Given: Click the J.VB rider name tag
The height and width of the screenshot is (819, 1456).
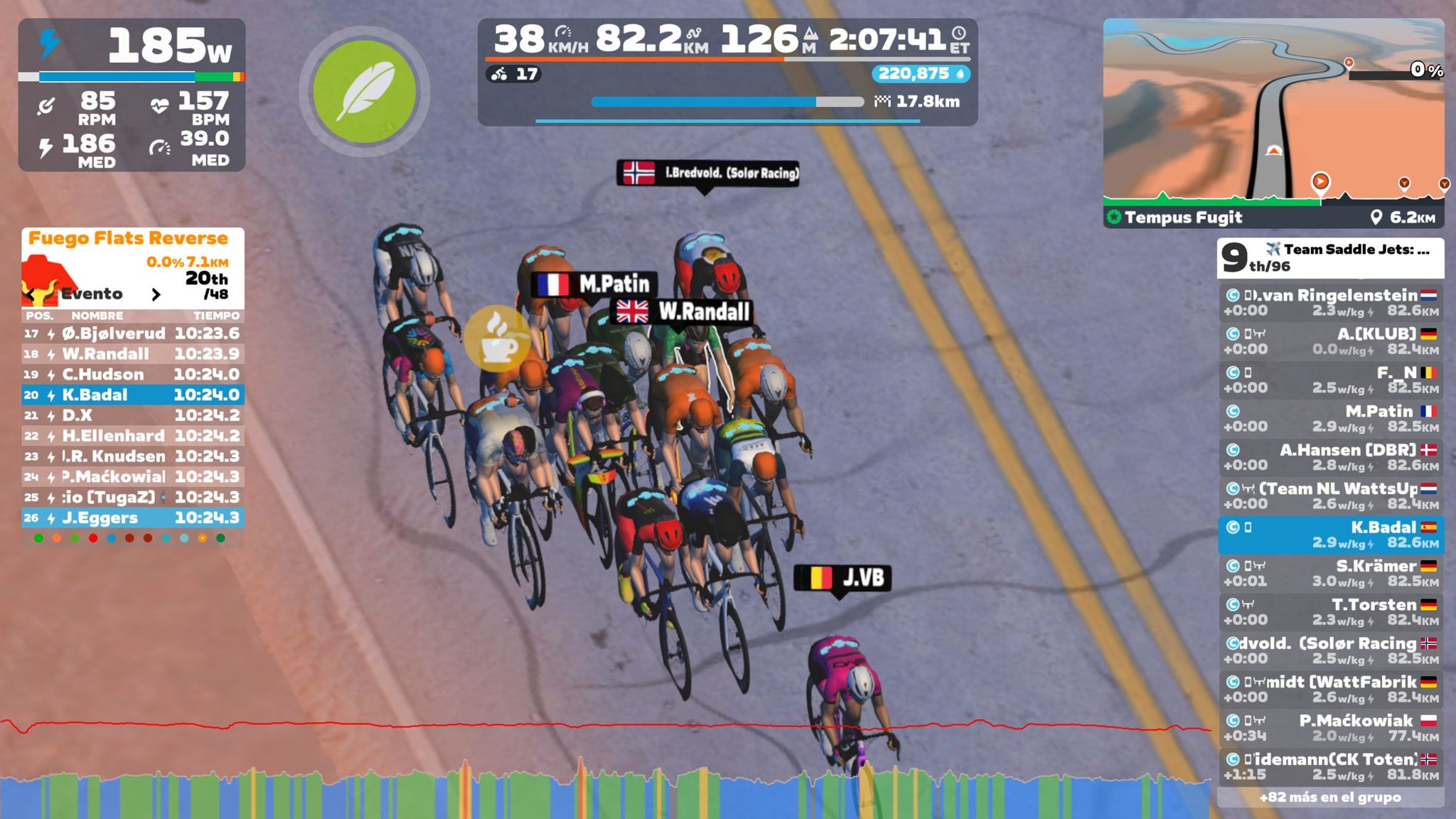Looking at the screenshot, I should (x=842, y=578).
